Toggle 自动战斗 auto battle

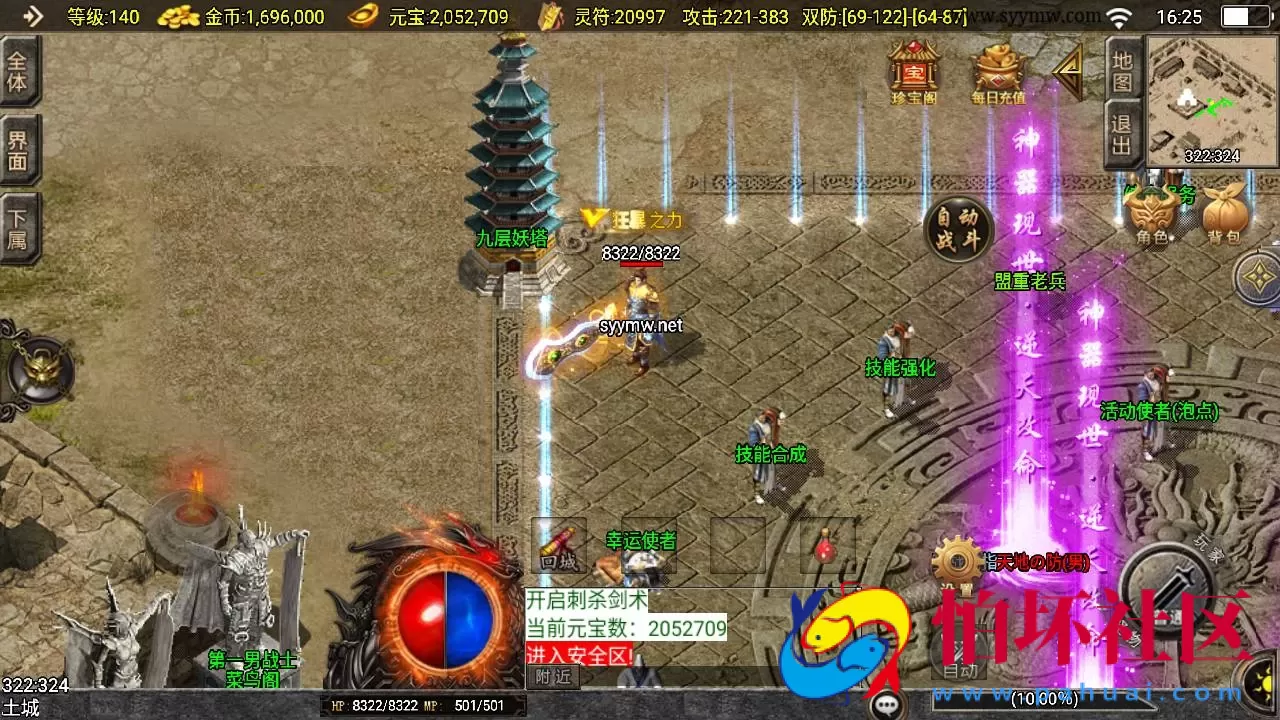click(958, 231)
